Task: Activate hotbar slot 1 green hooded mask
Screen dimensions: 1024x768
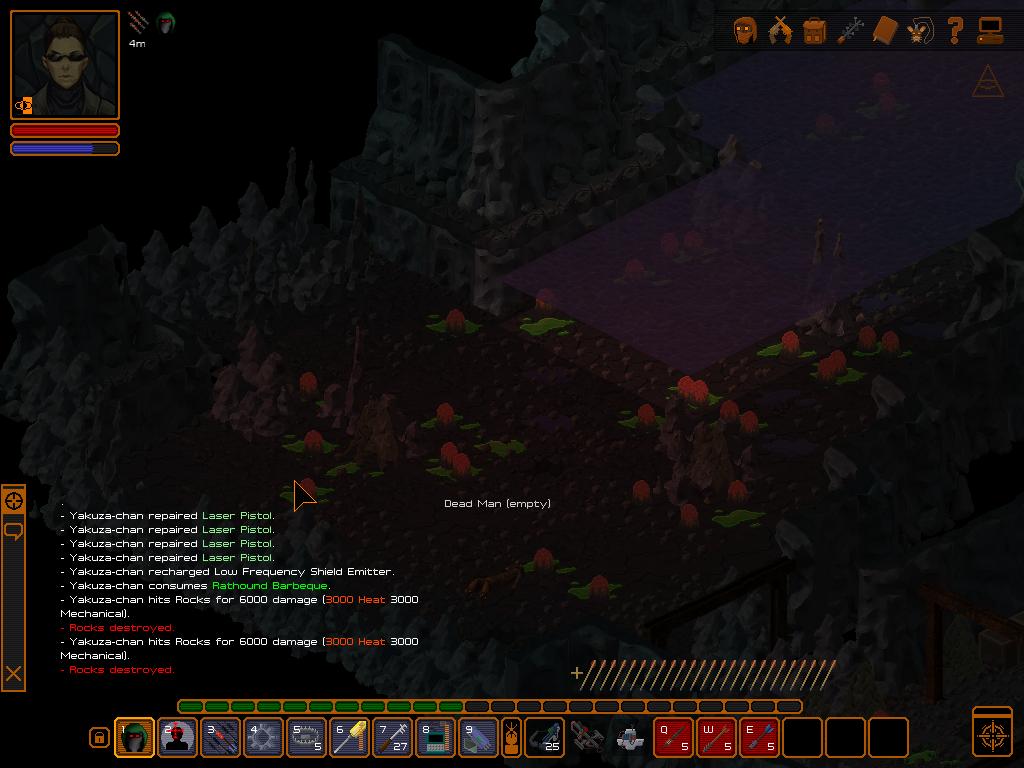Action: click(135, 738)
